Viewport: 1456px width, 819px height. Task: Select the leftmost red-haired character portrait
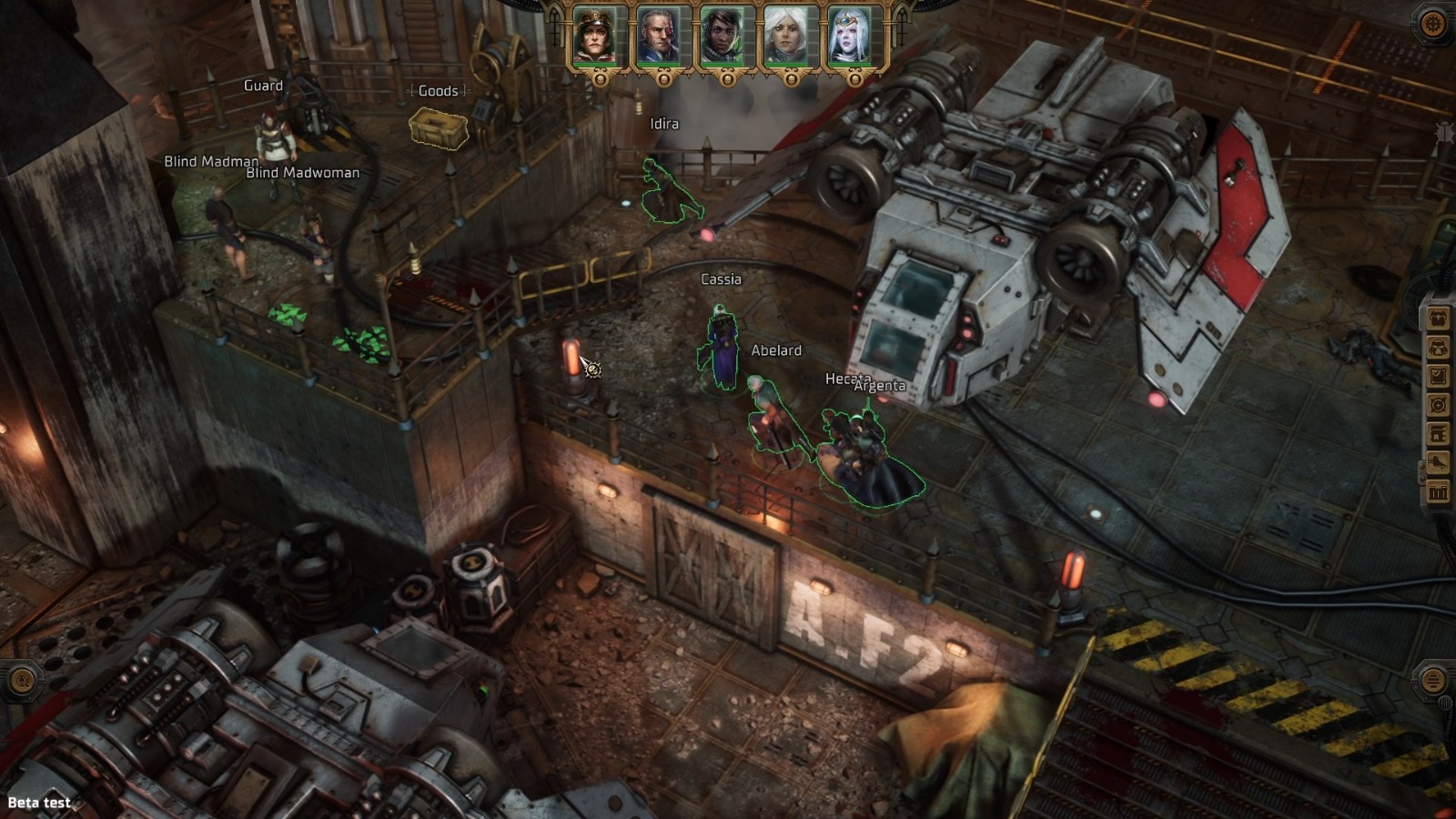(x=595, y=38)
